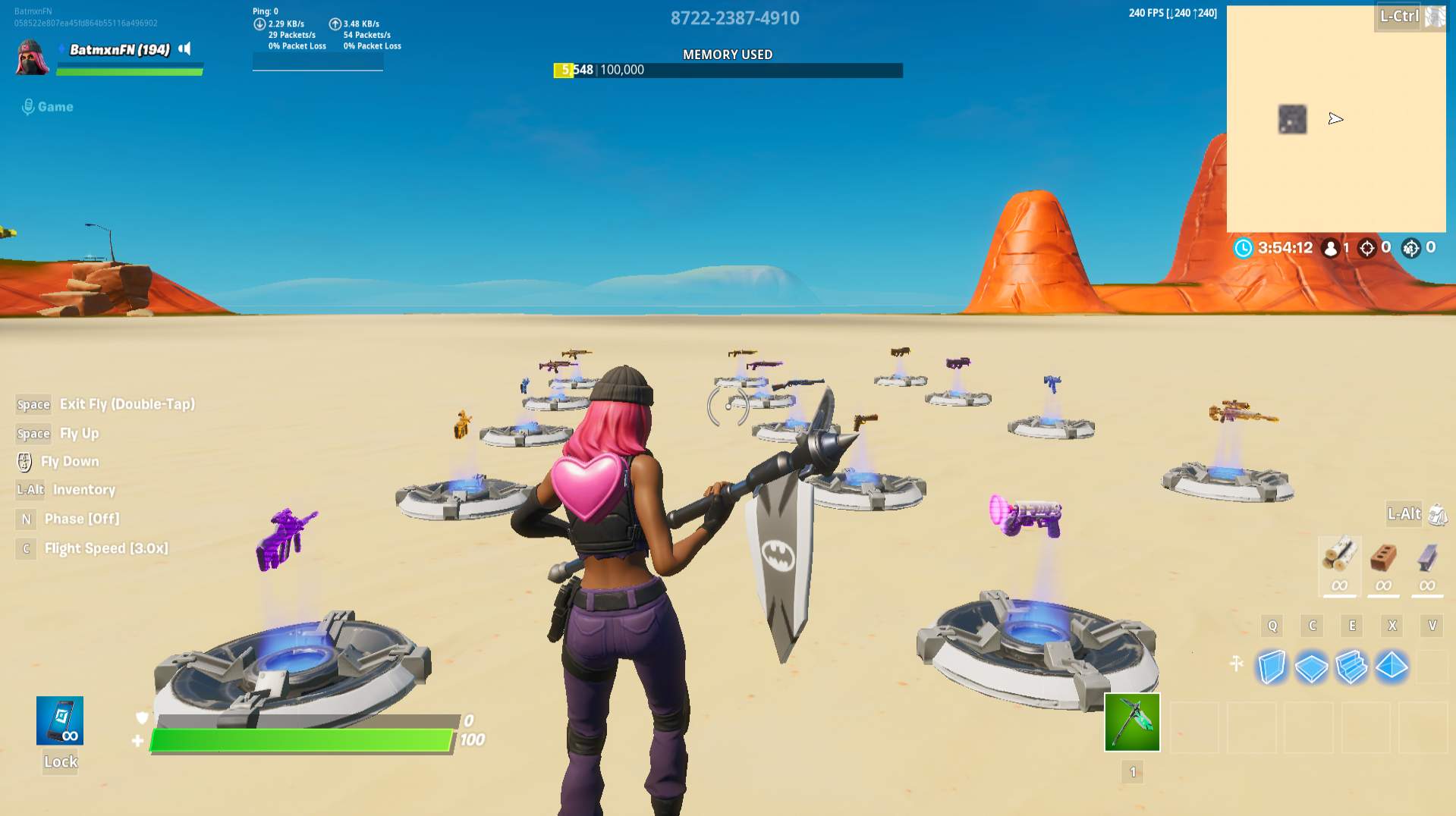
Task: Click the Exit Fly (Double-Tap) prompt
Action: [x=125, y=404]
